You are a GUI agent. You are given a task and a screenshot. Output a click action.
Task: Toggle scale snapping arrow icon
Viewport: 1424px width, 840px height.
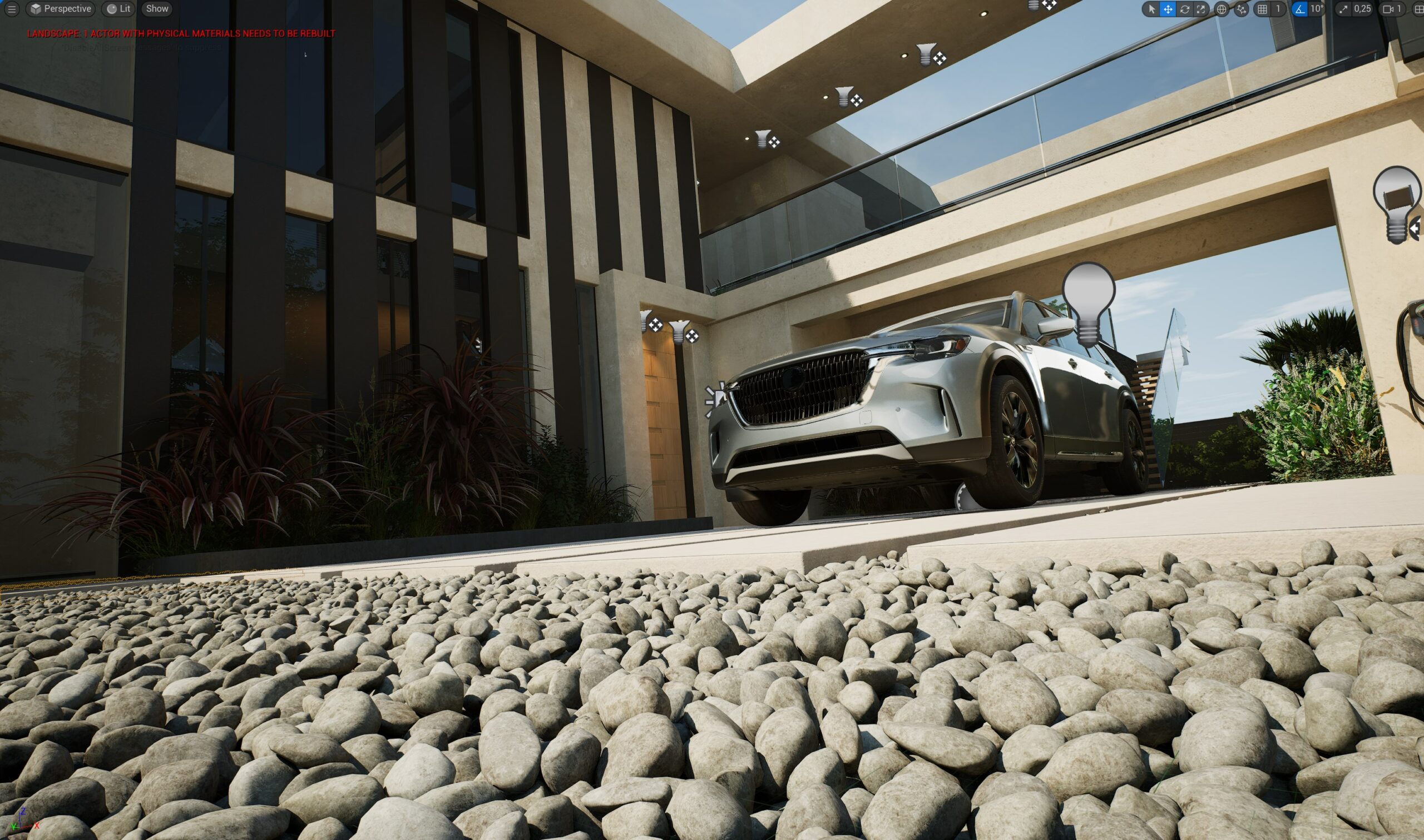tap(1343, 9)
